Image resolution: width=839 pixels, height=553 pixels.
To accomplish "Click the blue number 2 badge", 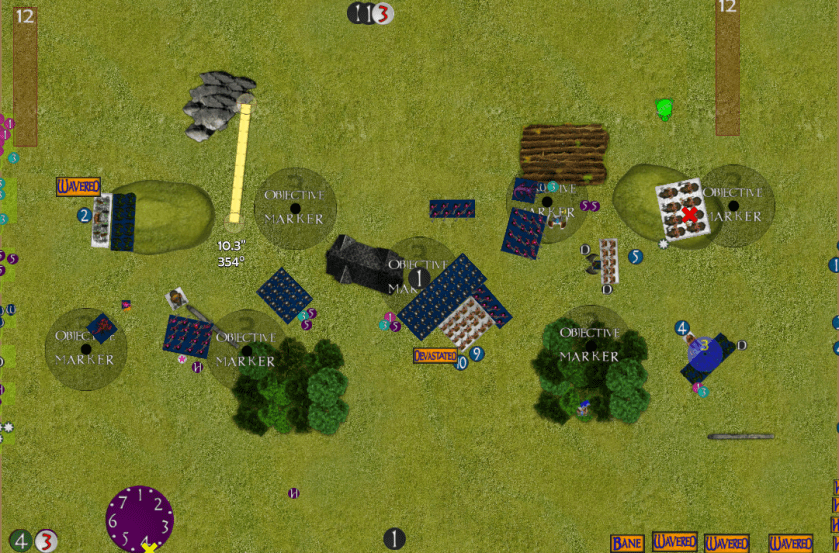I will pyautogui.click(x=85, y=214).
